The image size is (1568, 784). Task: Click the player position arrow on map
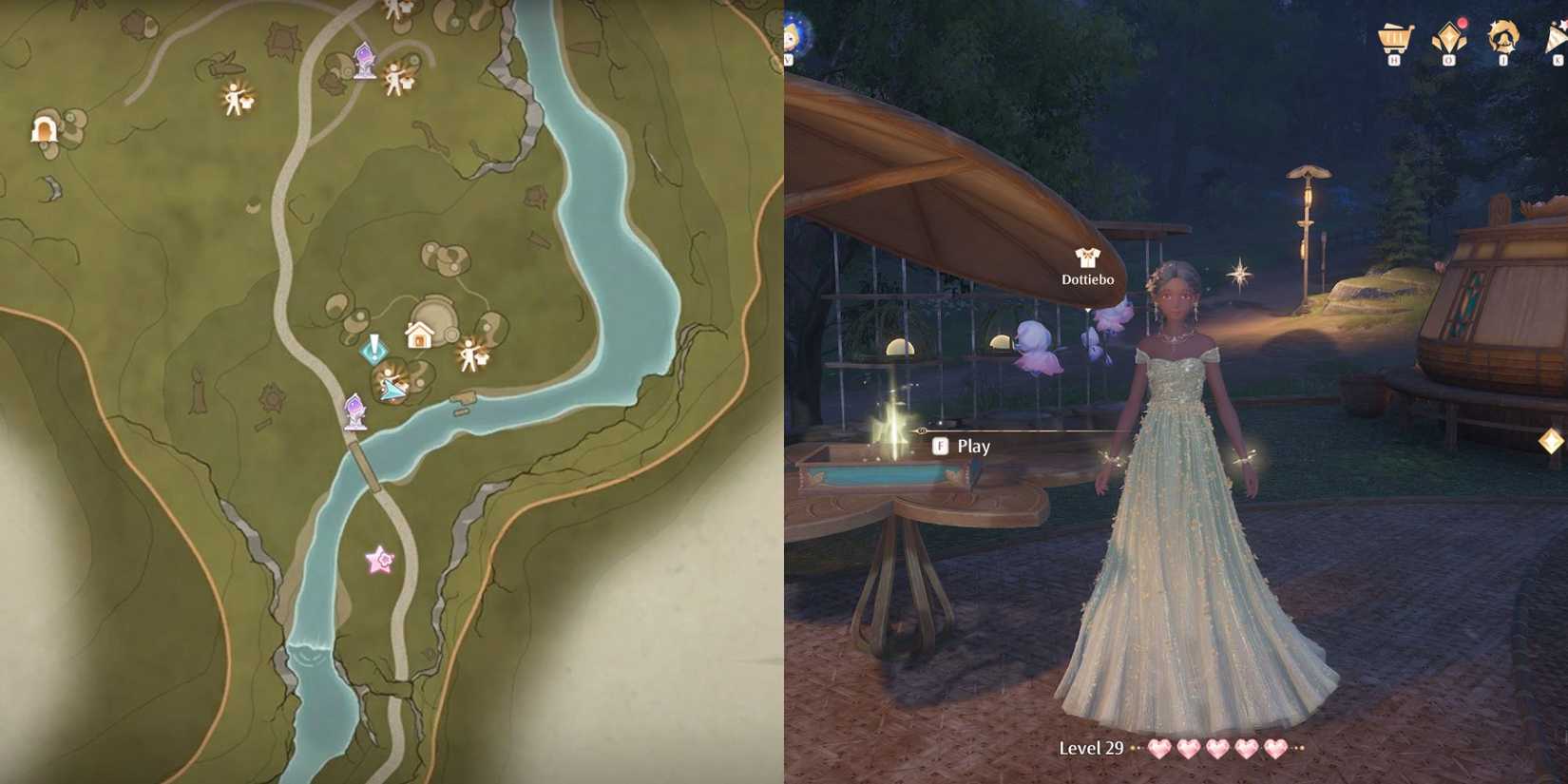point(390,390)
